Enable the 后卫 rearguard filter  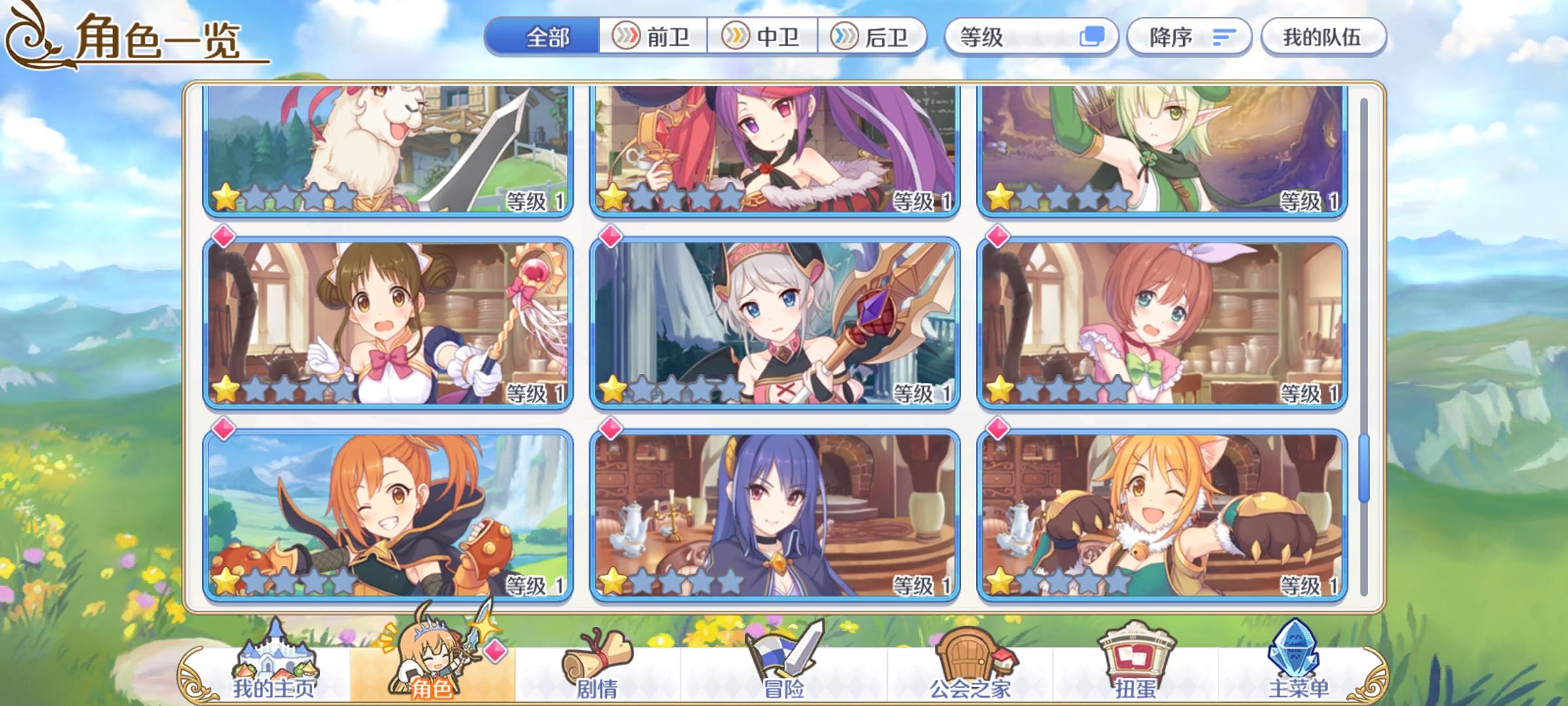[x=875, y=37]
